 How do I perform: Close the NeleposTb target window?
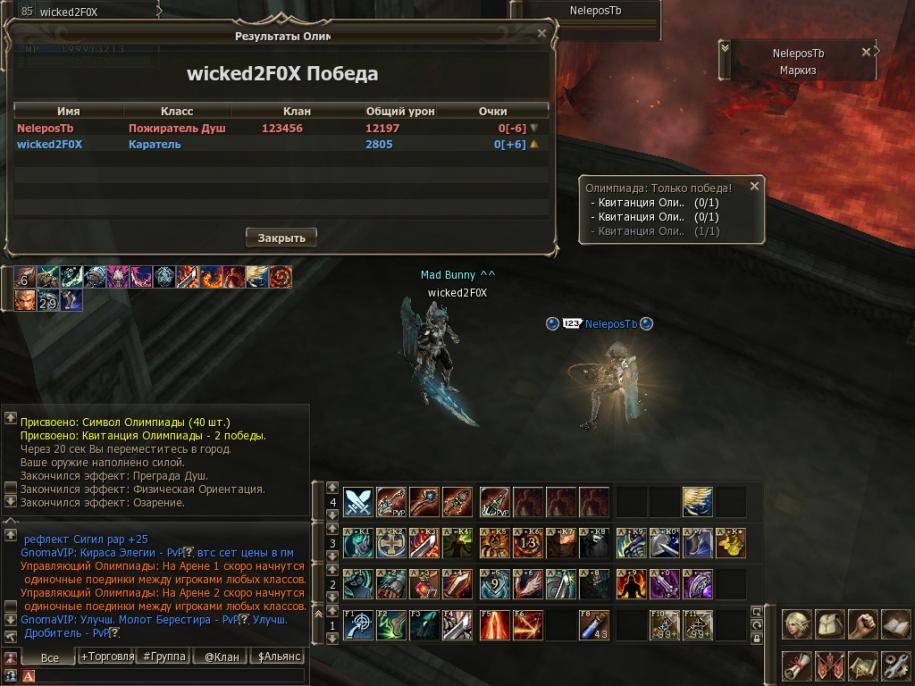[866, 52]
